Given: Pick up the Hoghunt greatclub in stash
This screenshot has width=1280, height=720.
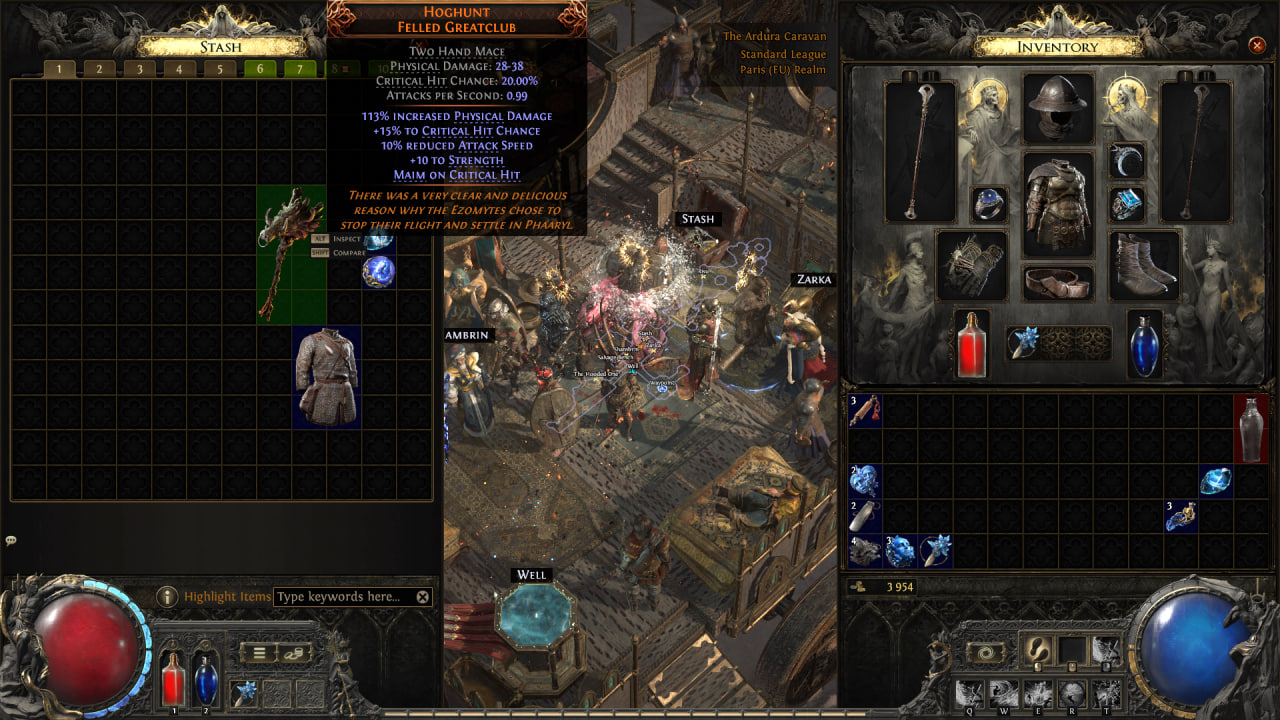Looking at the screenshot, I should [x=290, y=255].
